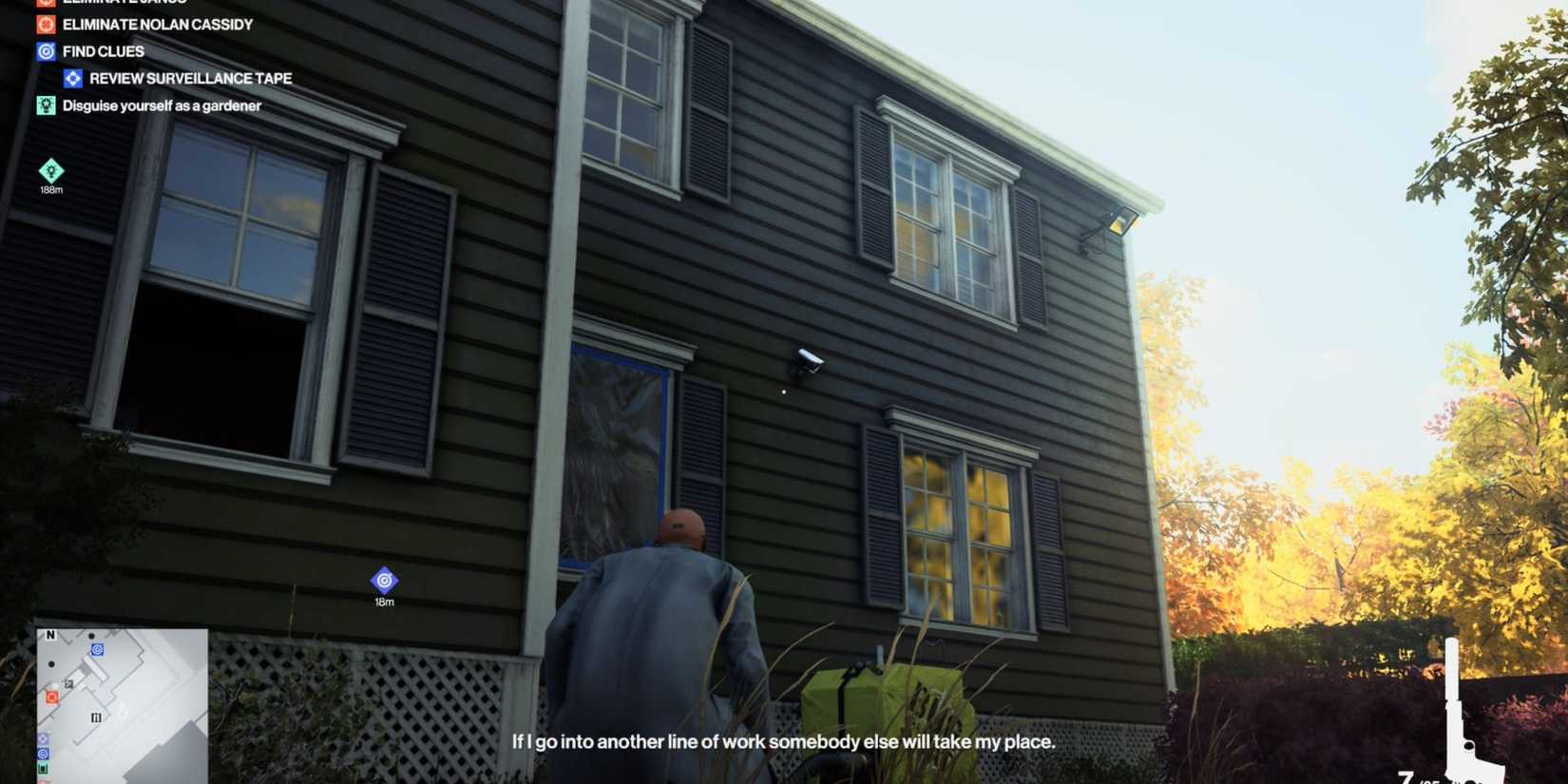
Task: Expand the ELIMINATE NOLAN CASSIDY objective details
Action: coord(157,24)
